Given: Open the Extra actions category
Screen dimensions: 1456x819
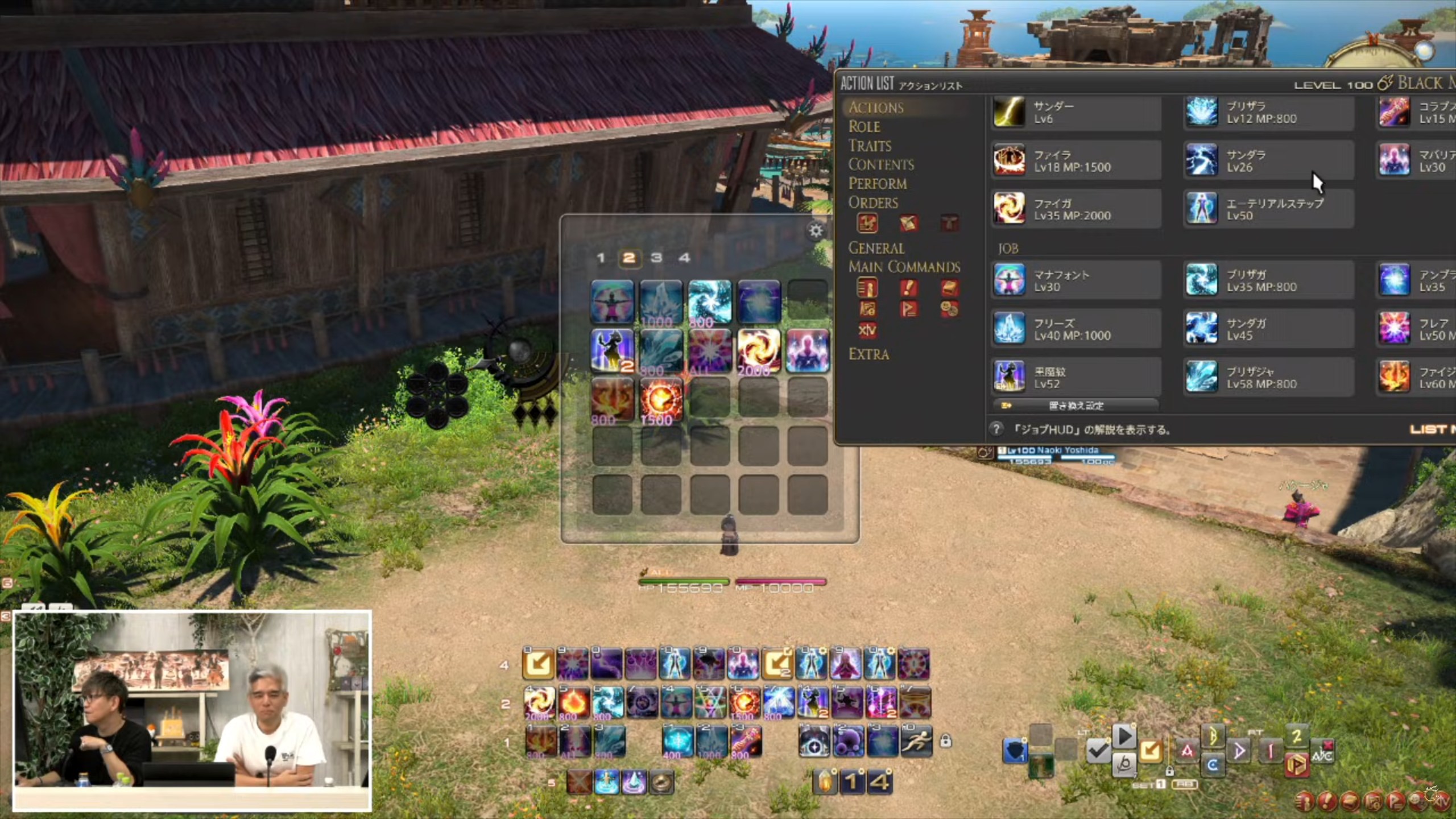Looking at the screenshot, I should coord(868,354).
